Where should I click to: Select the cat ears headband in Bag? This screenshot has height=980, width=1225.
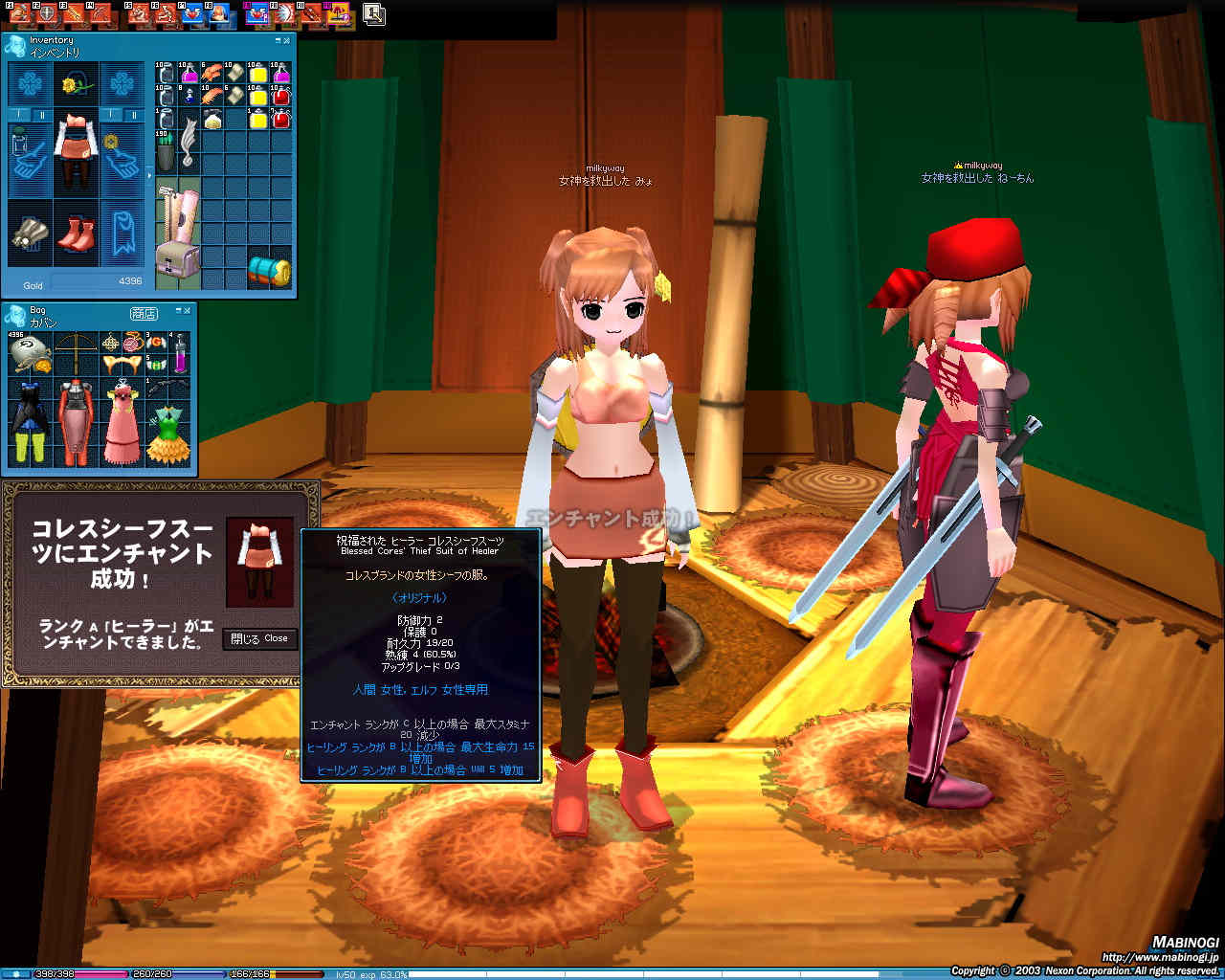[121, 365]
